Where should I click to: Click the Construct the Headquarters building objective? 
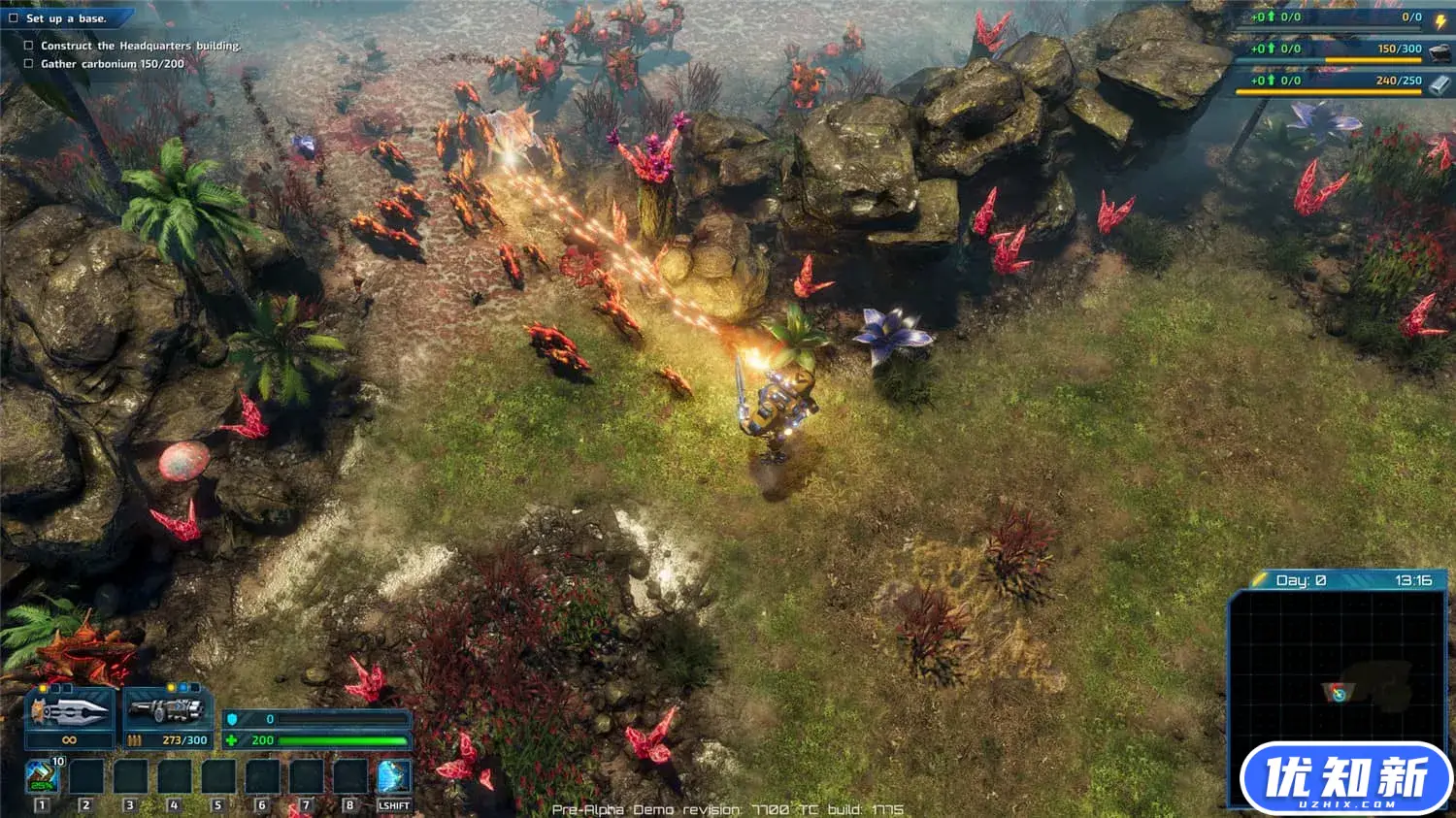coord(140,46)
